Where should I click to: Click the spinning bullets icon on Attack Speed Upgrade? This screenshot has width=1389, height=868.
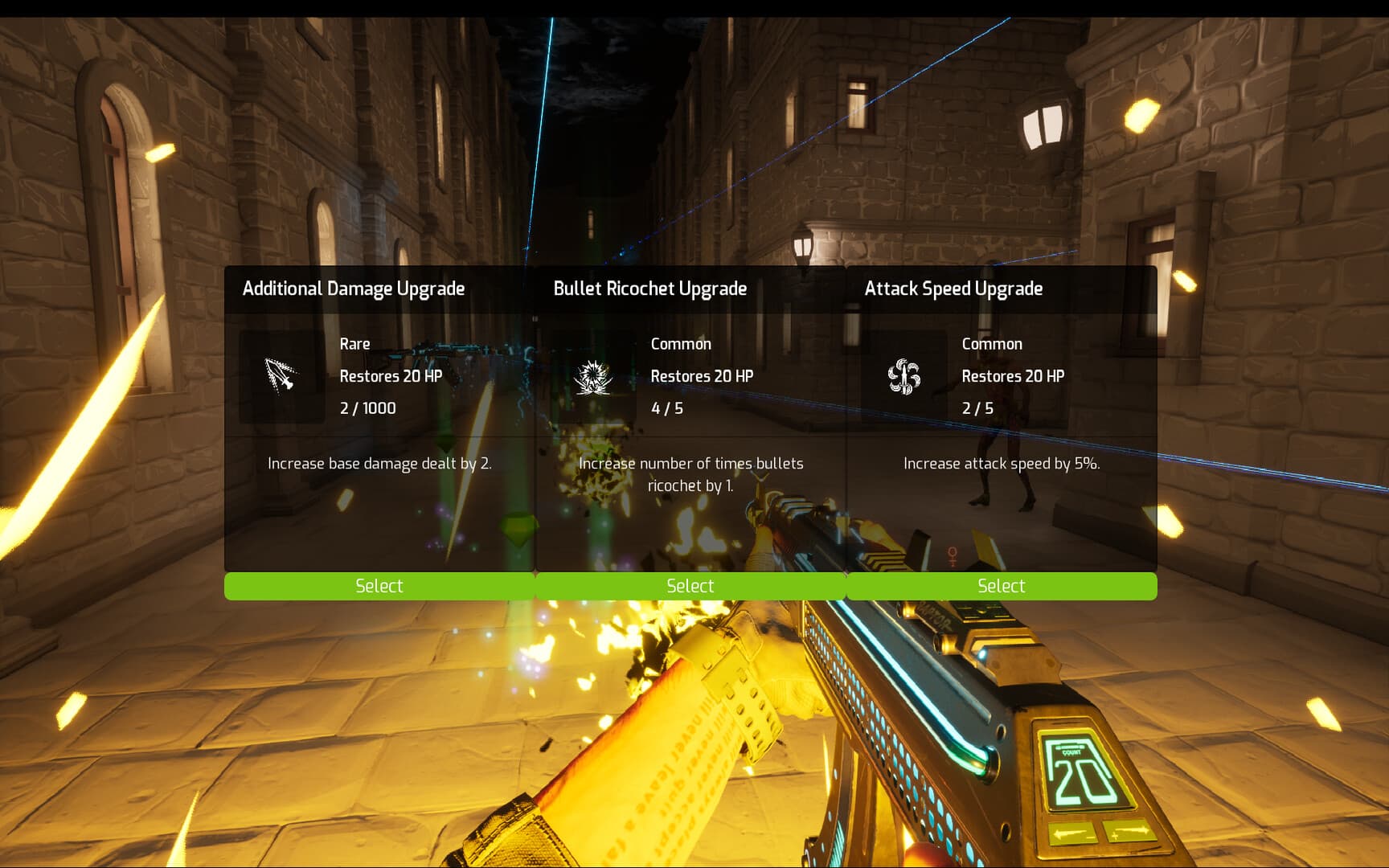[903, 378]
